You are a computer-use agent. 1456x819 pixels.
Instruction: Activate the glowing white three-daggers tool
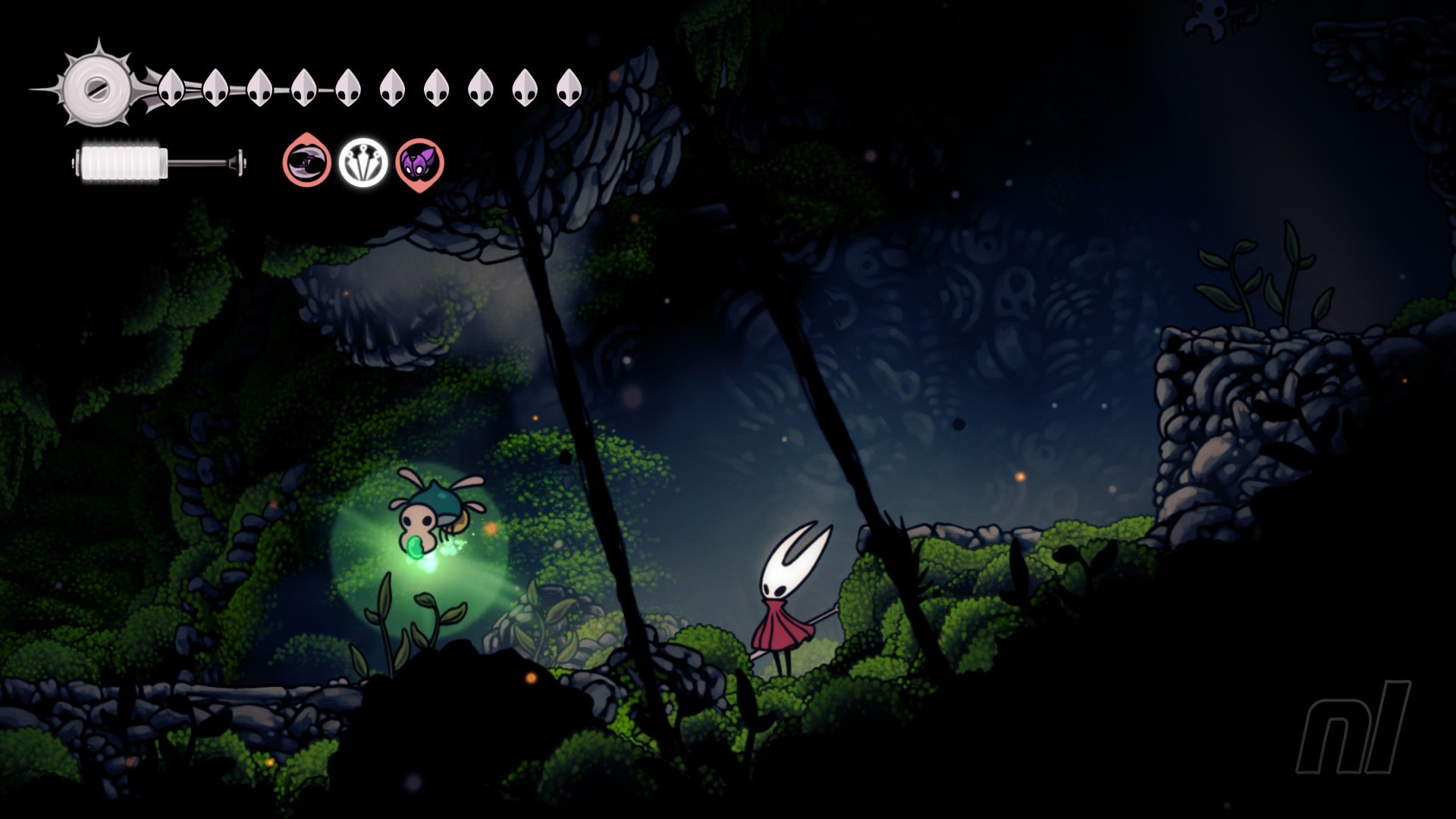[x=363, y=162]
